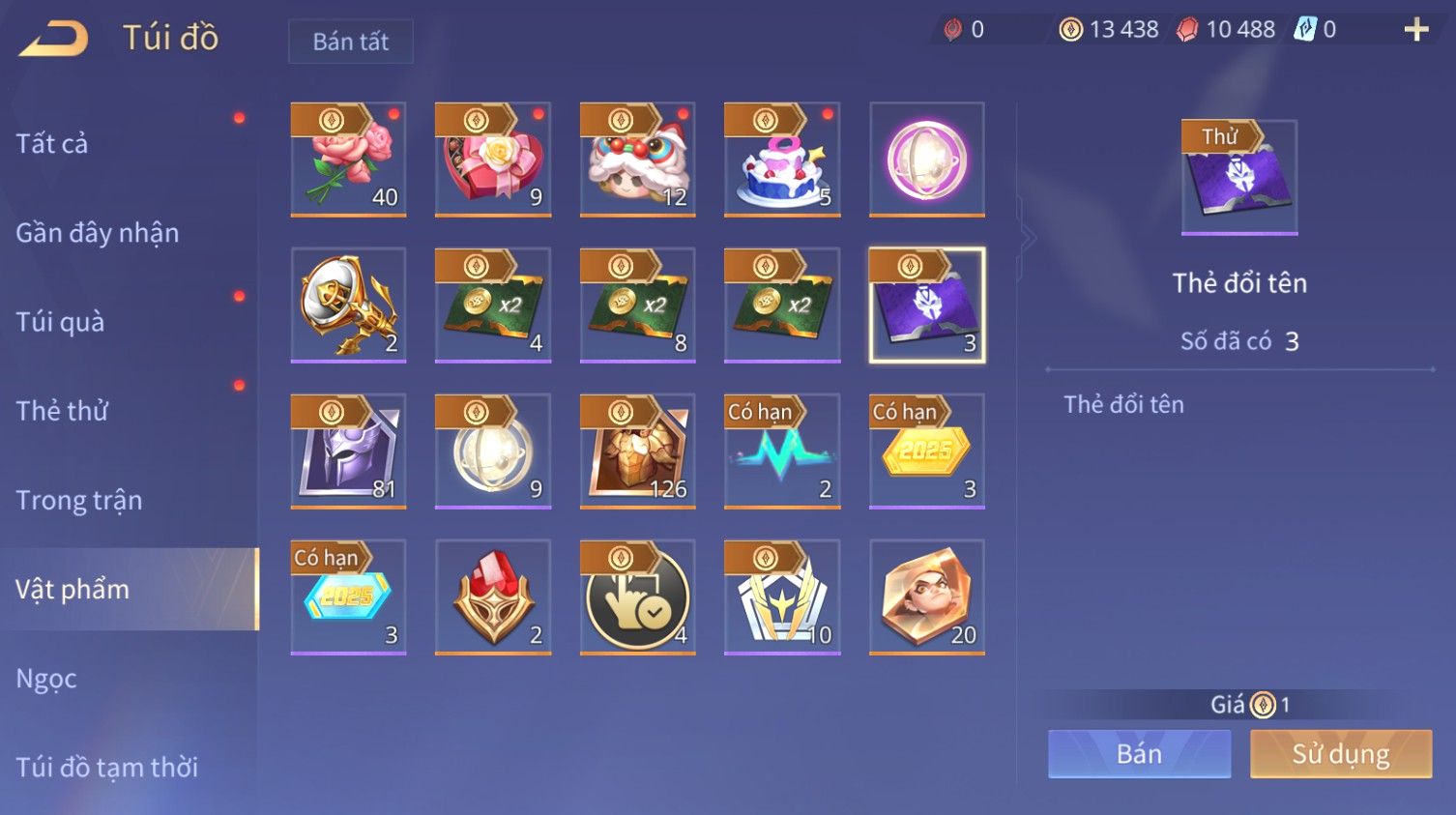1456x815 pixels.
Task: Select the hero portrait fragment with 20
Action: (x=927, y=597)
